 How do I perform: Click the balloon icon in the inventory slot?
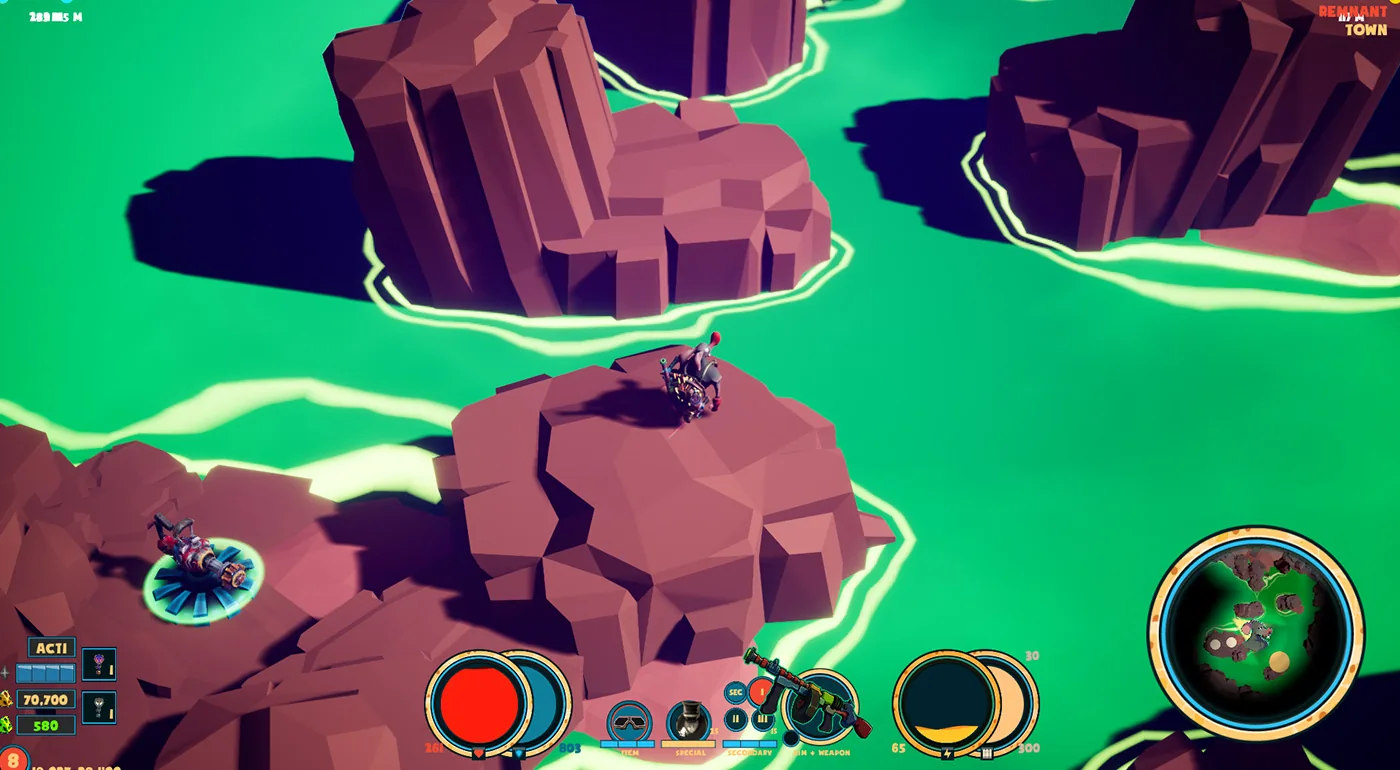(99, 664)
